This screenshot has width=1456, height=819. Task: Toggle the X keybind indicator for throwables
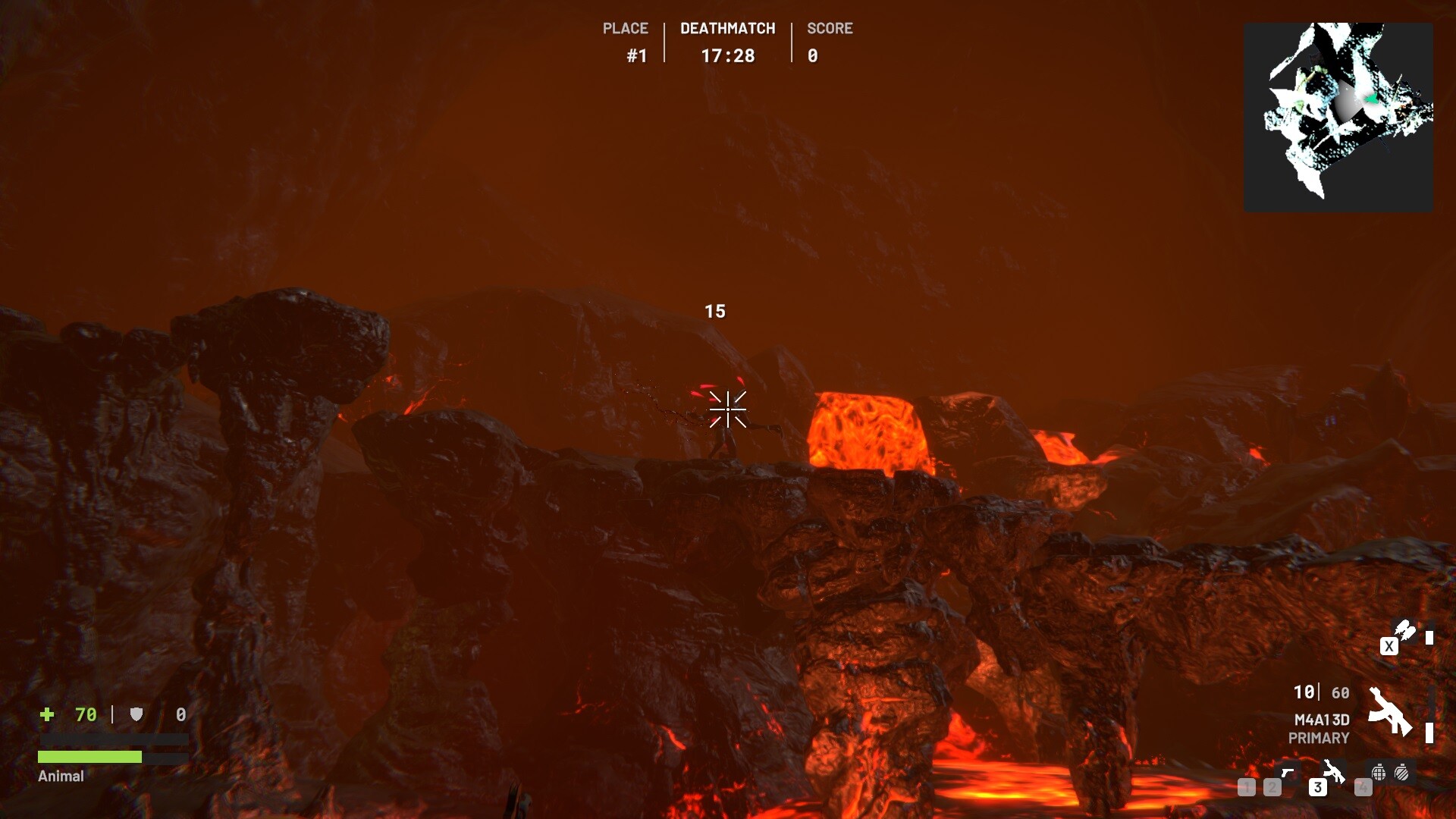1389,647
